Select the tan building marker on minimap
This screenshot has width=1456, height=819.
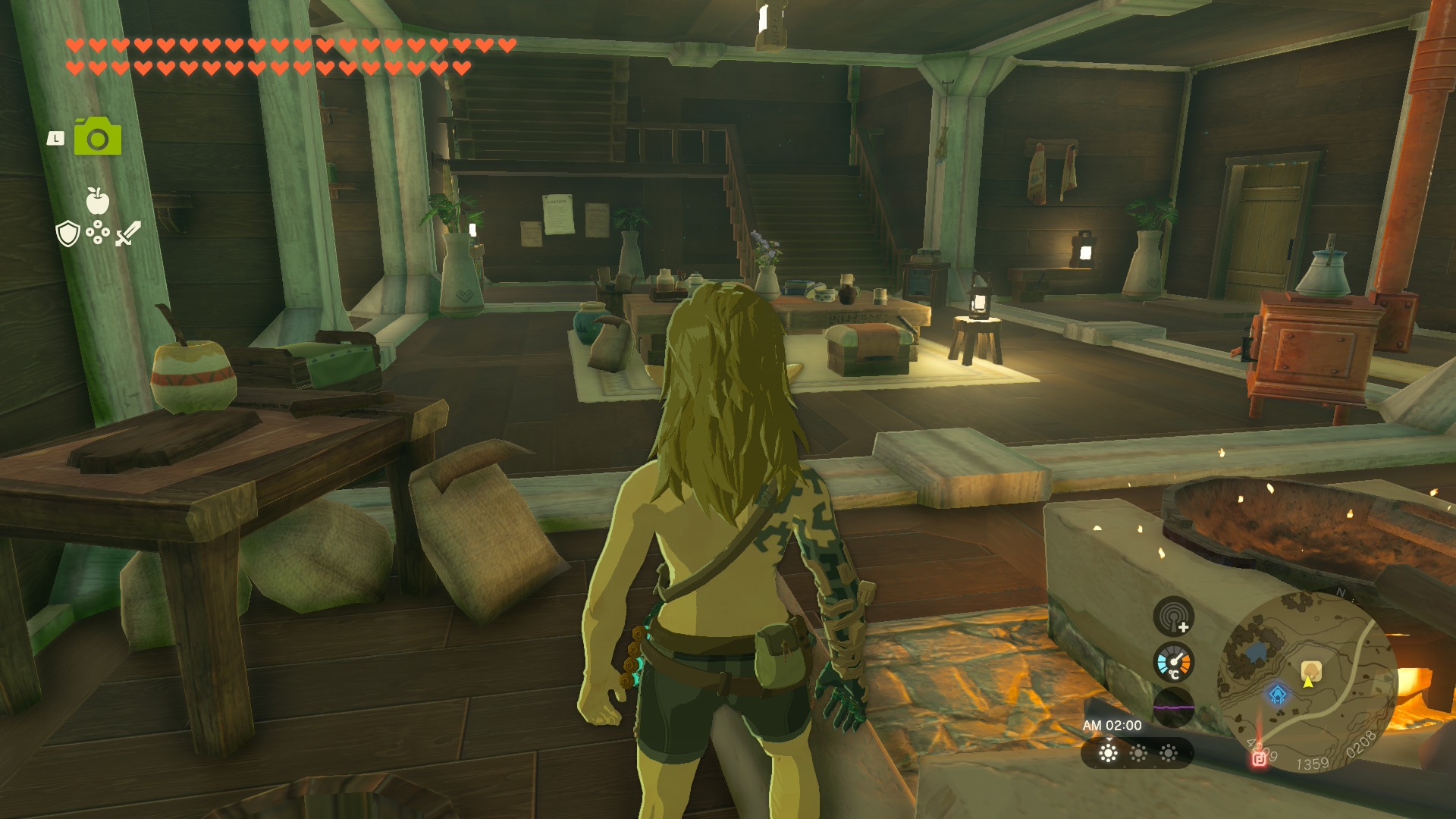pos(1311,670)
